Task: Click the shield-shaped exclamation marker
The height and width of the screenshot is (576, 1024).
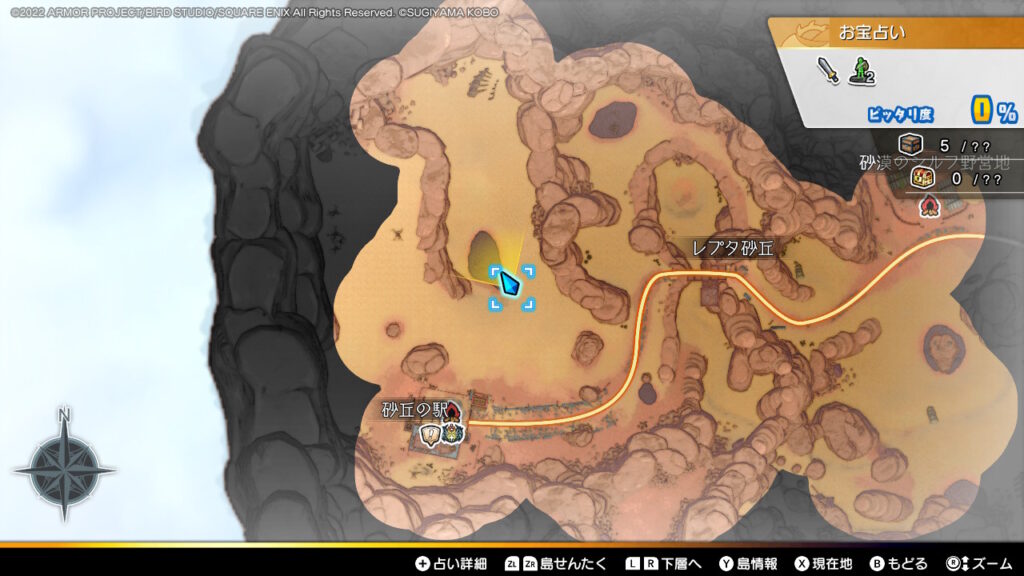Action: (x=432, y=434)
